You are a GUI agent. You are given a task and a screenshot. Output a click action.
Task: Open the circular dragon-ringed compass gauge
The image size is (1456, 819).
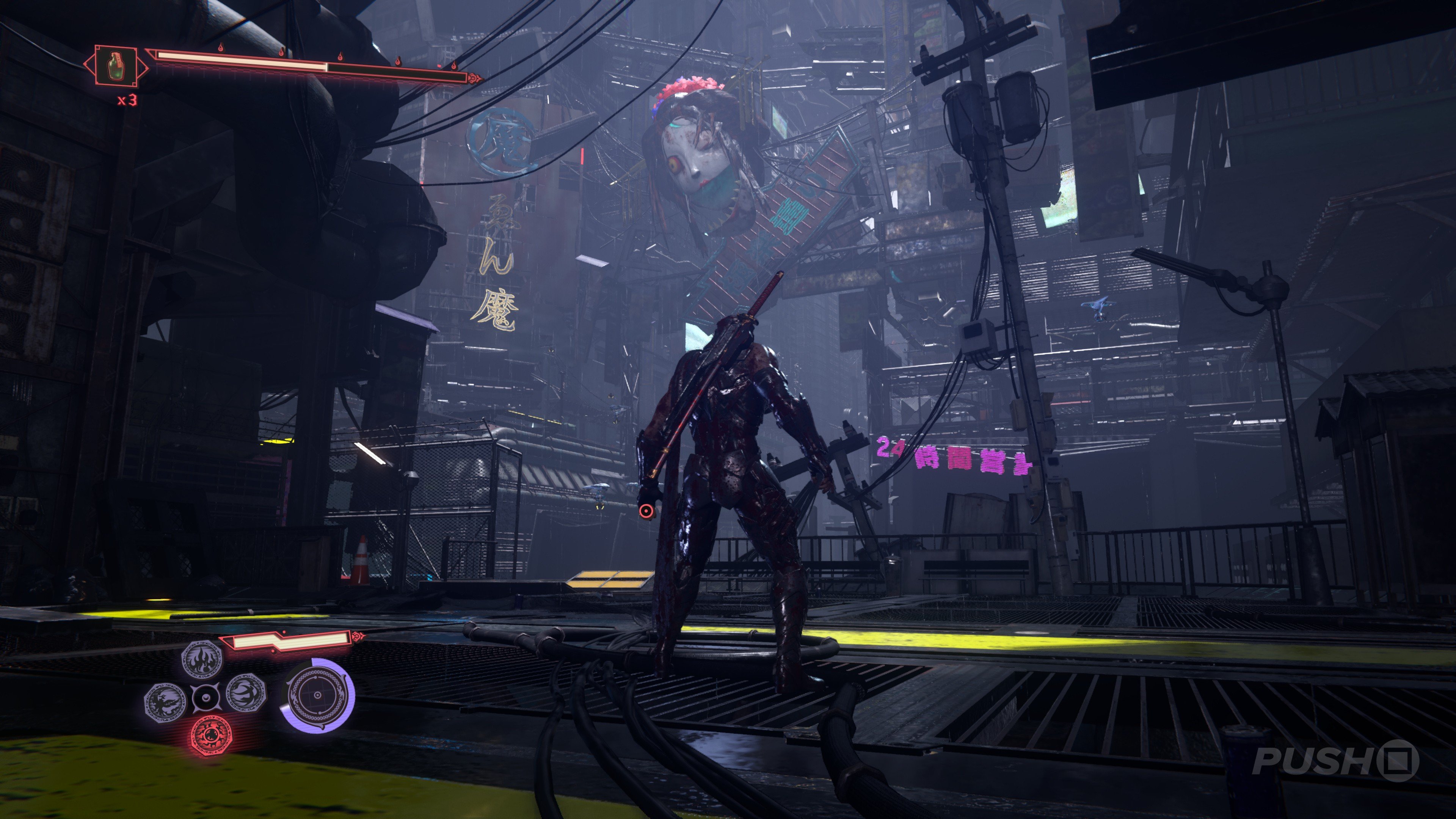pyautogui.click(x=318, y=695)
